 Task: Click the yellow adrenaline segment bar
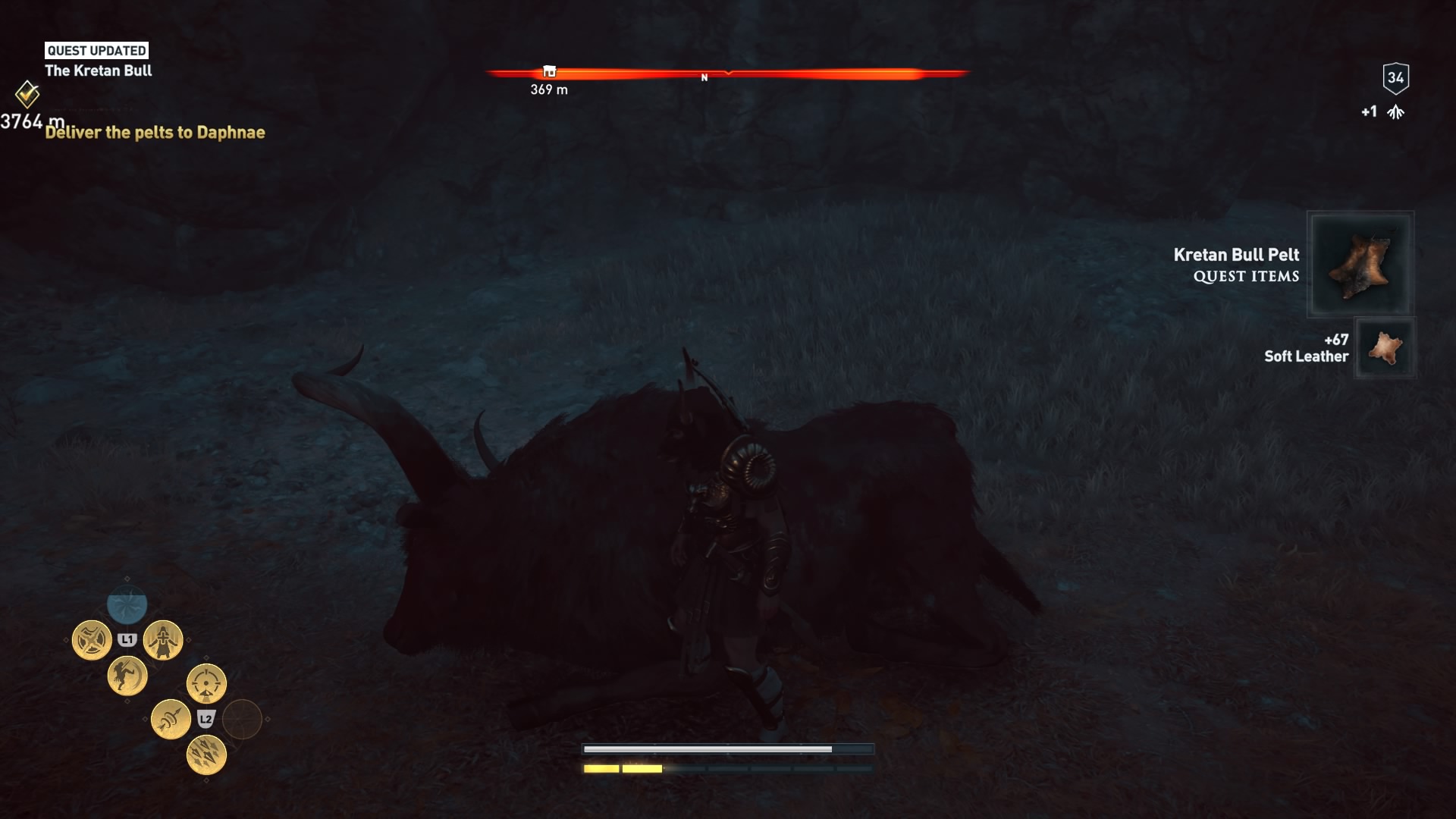(622, 768)
